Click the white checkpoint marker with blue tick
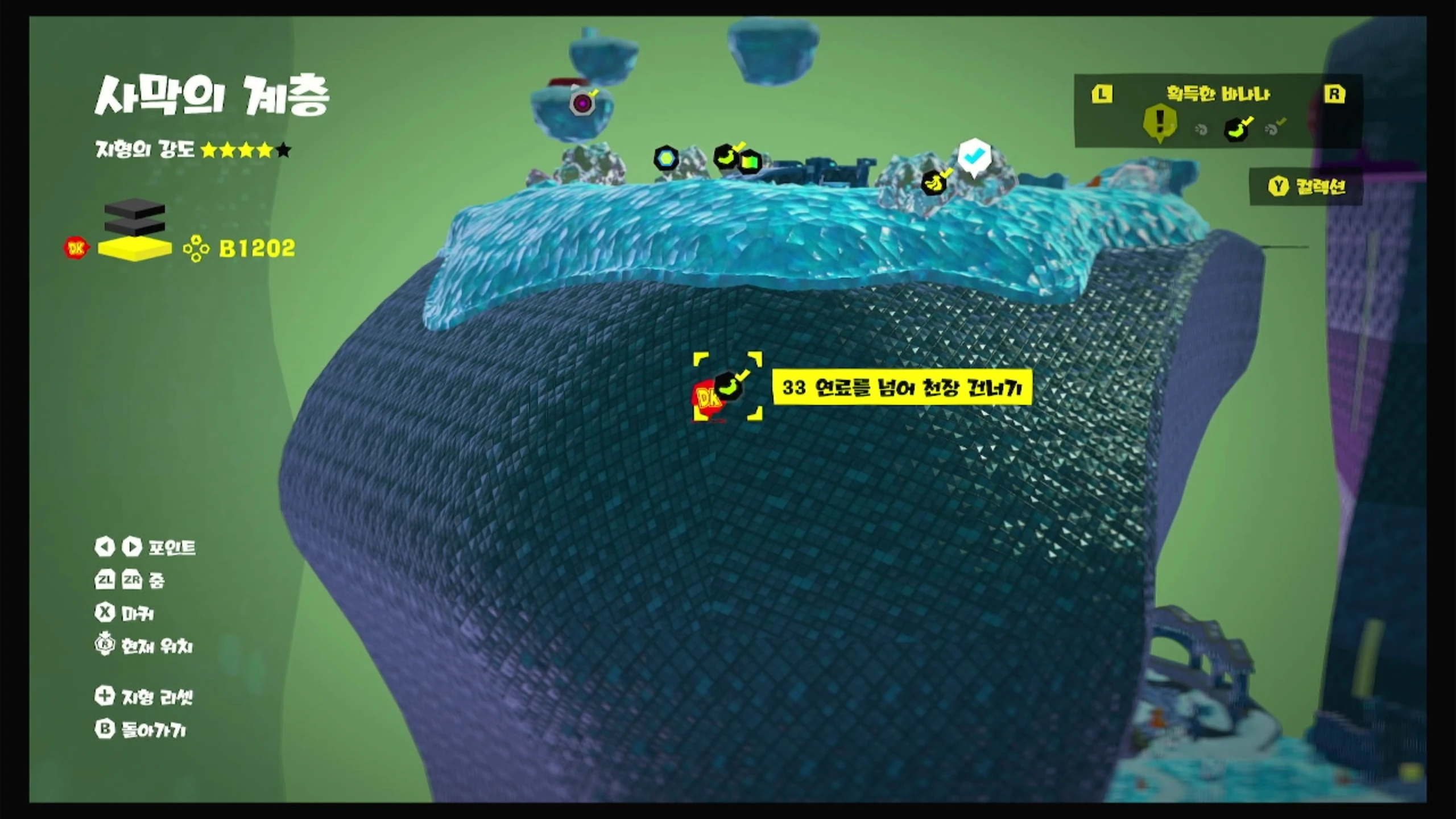 [x=974, y=156]
